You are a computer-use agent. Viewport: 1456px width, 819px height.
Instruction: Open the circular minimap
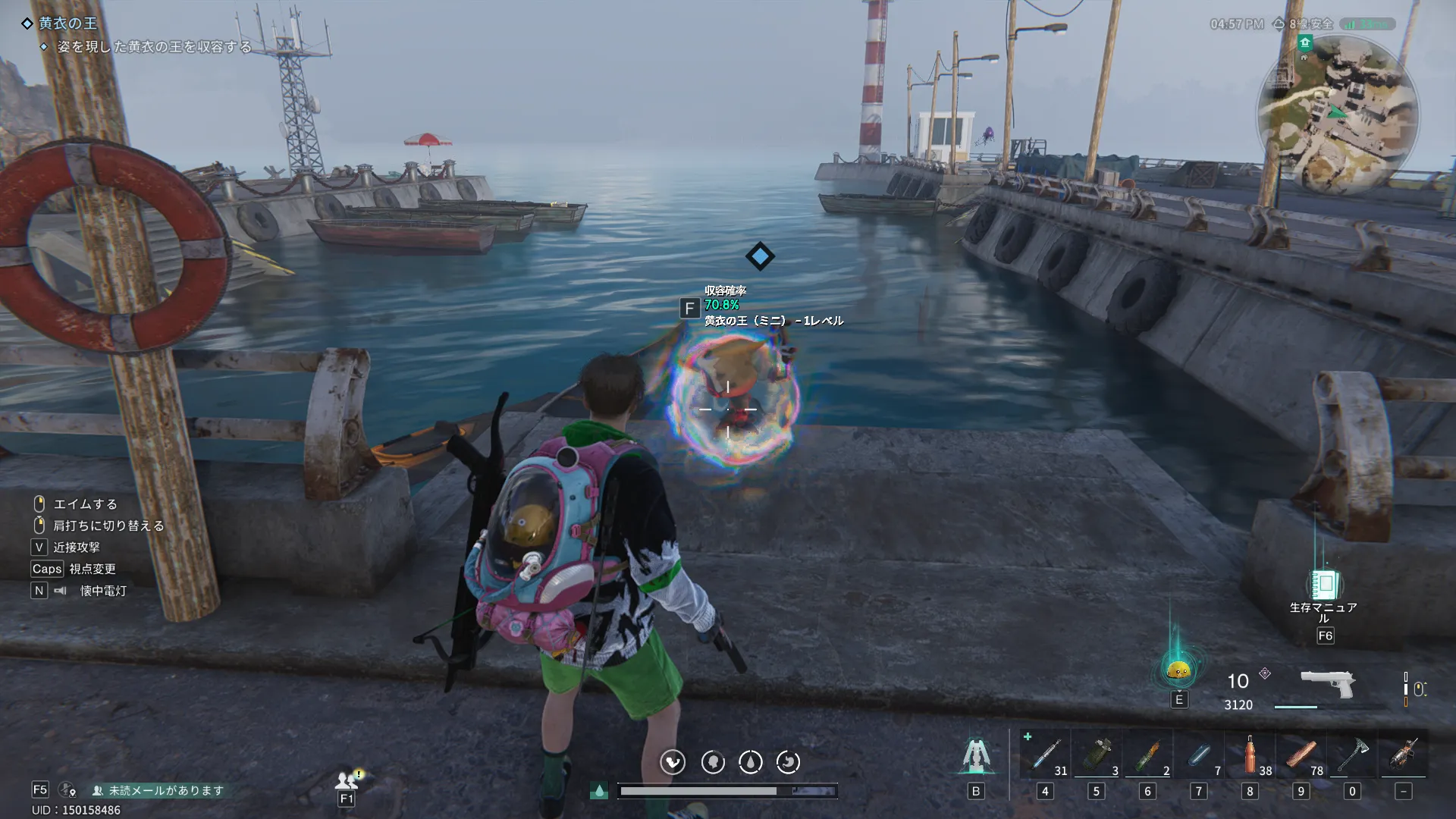(x=1338, y=115)
